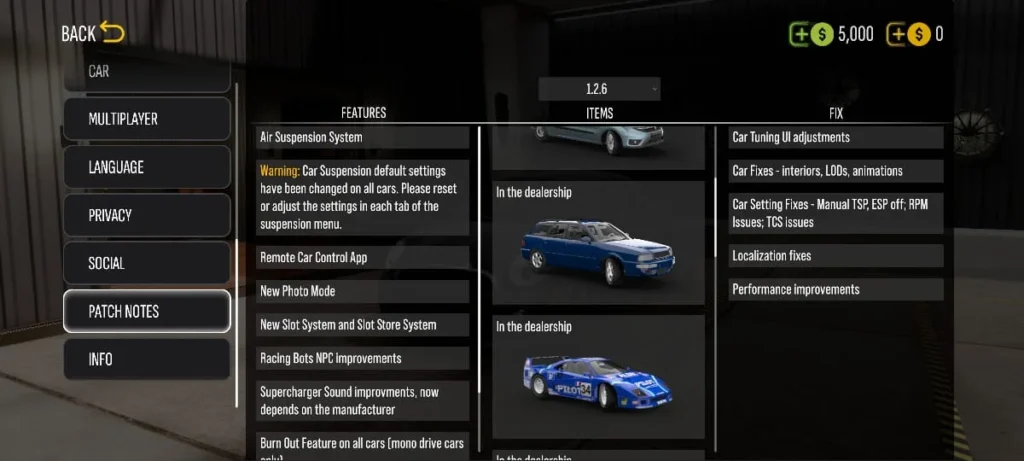Open the Info section
The height and width of the screenshot is (461, 1024).
tap(146, 359)
